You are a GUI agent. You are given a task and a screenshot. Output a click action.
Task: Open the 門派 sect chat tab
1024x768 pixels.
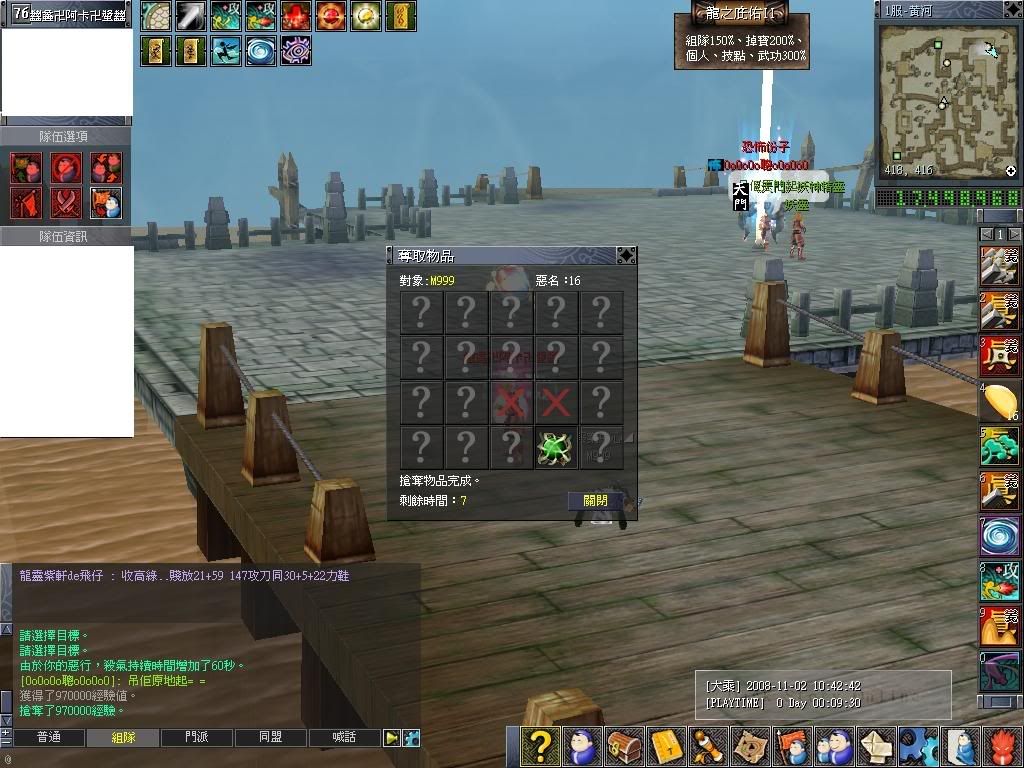(x=197, y=737)
